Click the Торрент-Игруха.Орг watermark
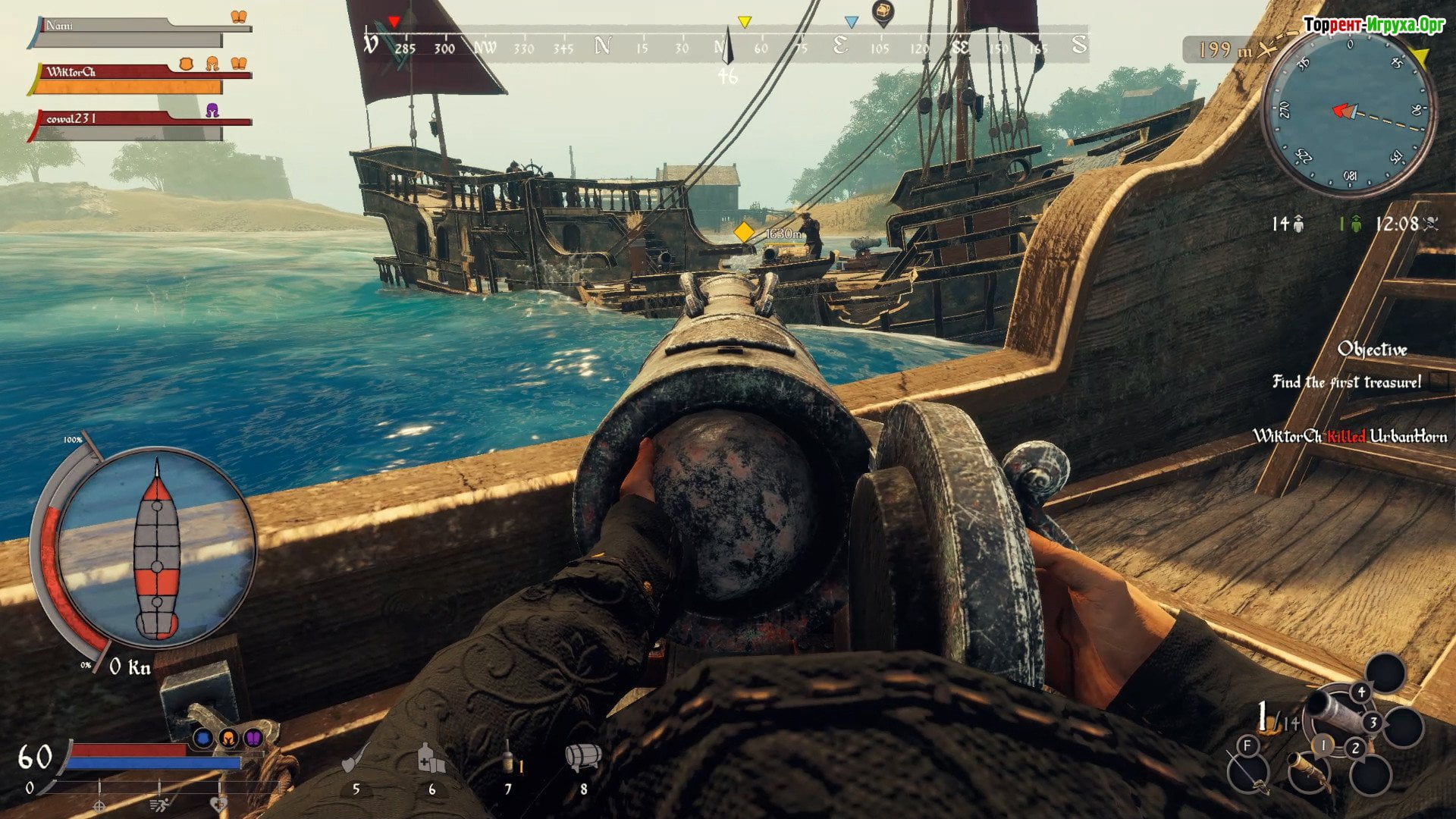 click(1373, 25)
